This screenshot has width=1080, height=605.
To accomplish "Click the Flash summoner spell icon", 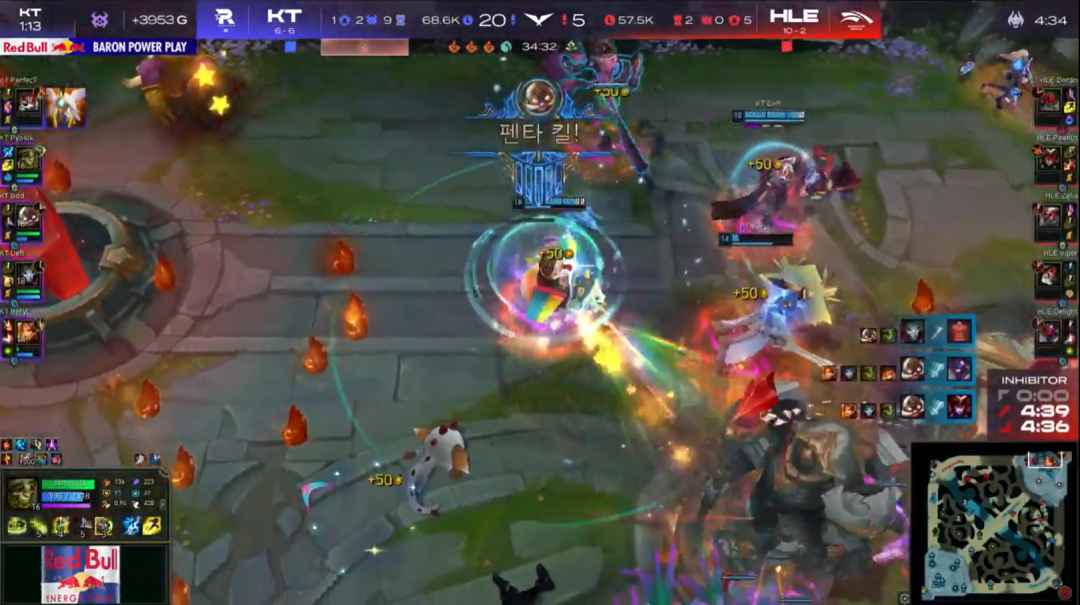I will pos(151,526).
